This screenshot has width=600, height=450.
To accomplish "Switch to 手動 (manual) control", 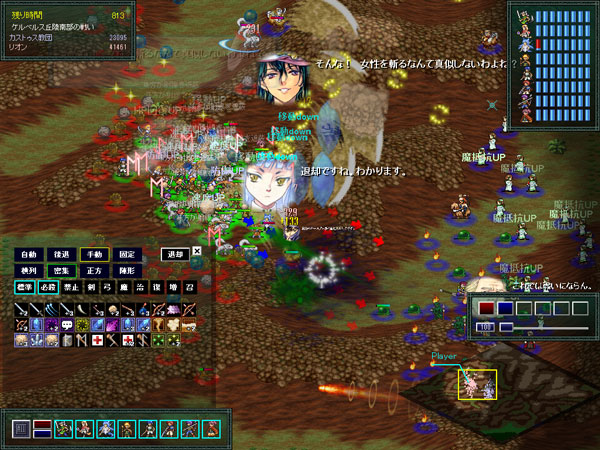I will pos(94,254).
